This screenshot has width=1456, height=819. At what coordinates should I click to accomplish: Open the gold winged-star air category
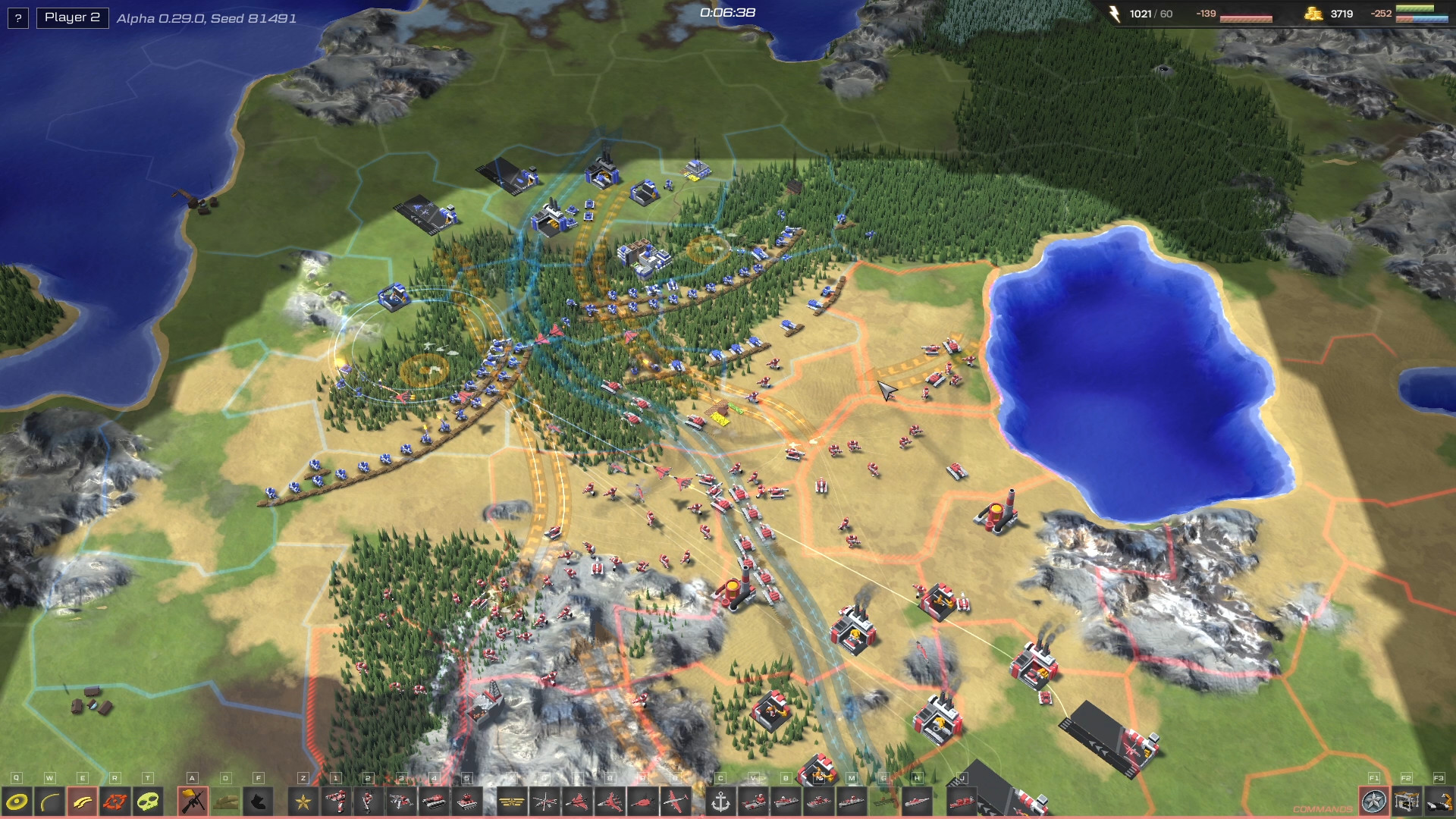pyautogui.click(x=512, y=801)
